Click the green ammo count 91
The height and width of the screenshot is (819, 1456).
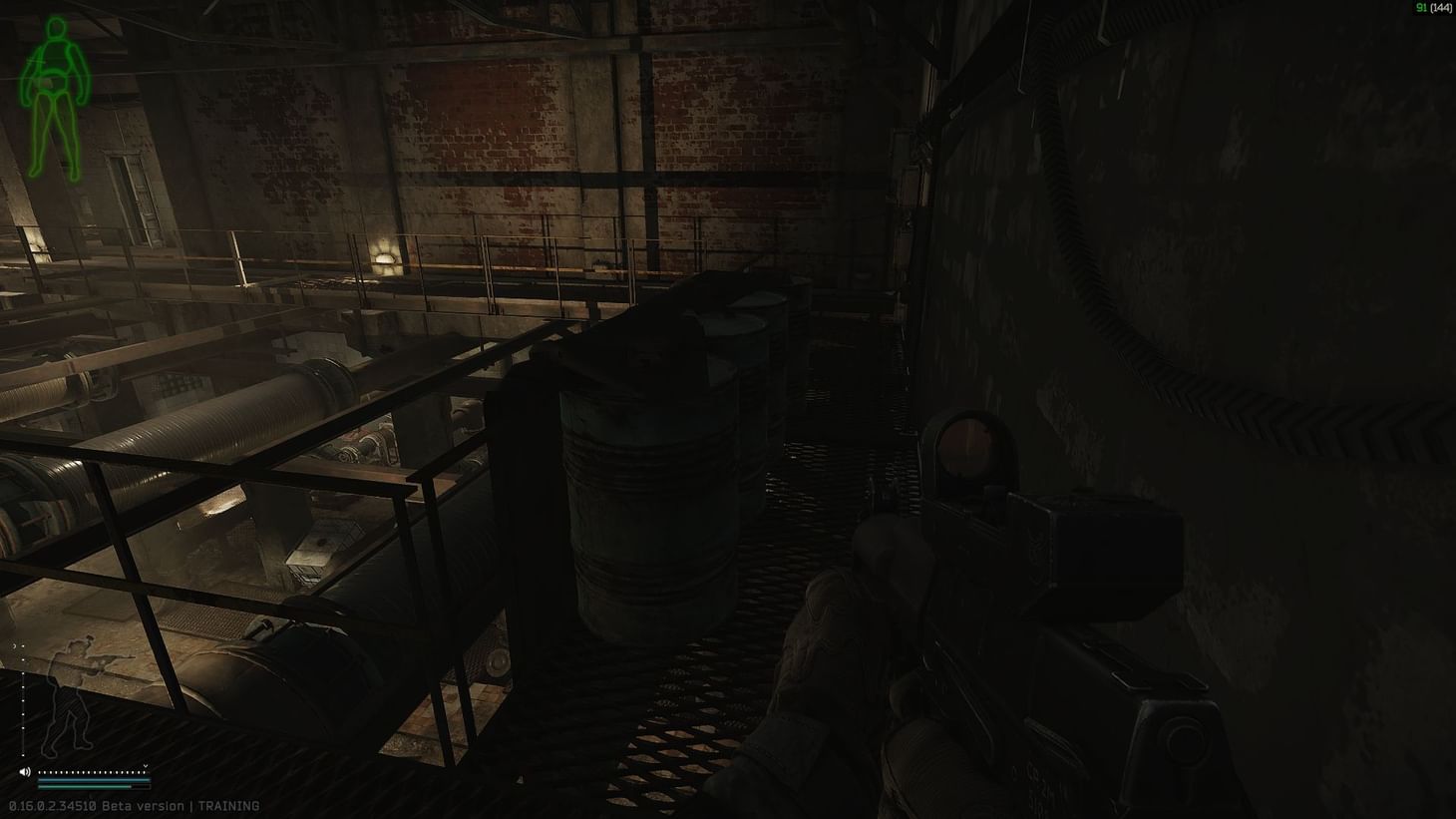point(1419,8)
